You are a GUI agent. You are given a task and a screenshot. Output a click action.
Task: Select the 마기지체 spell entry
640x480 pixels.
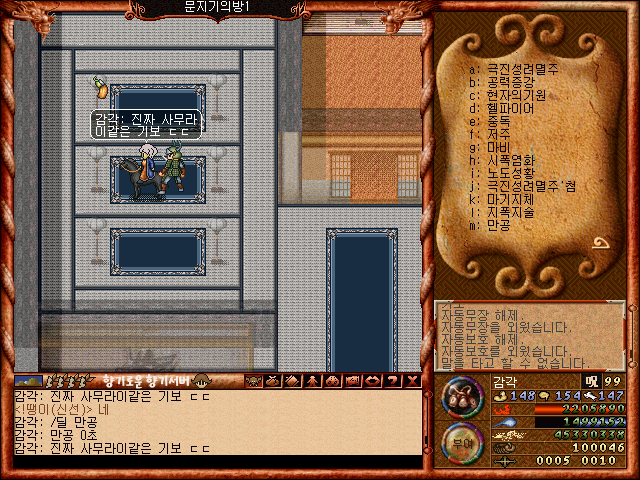[x=510, y=199]
